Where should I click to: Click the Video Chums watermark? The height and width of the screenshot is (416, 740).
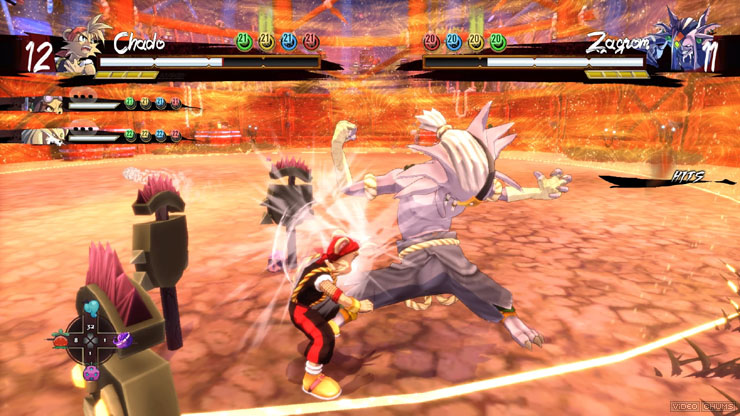(702, 406)
